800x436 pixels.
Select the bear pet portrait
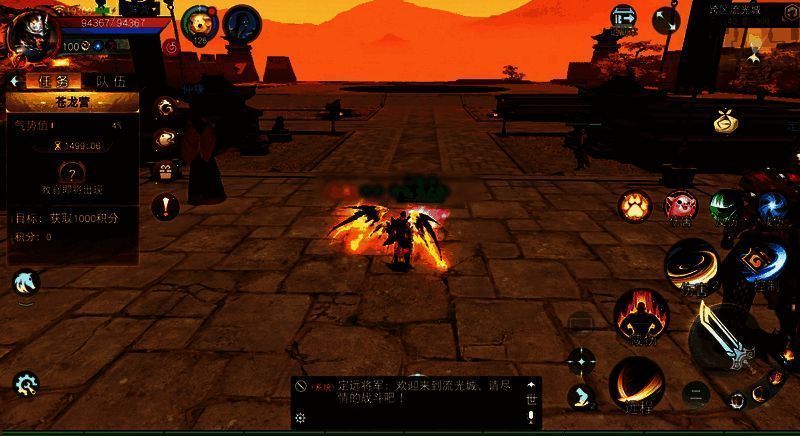(x=198, y=24)
